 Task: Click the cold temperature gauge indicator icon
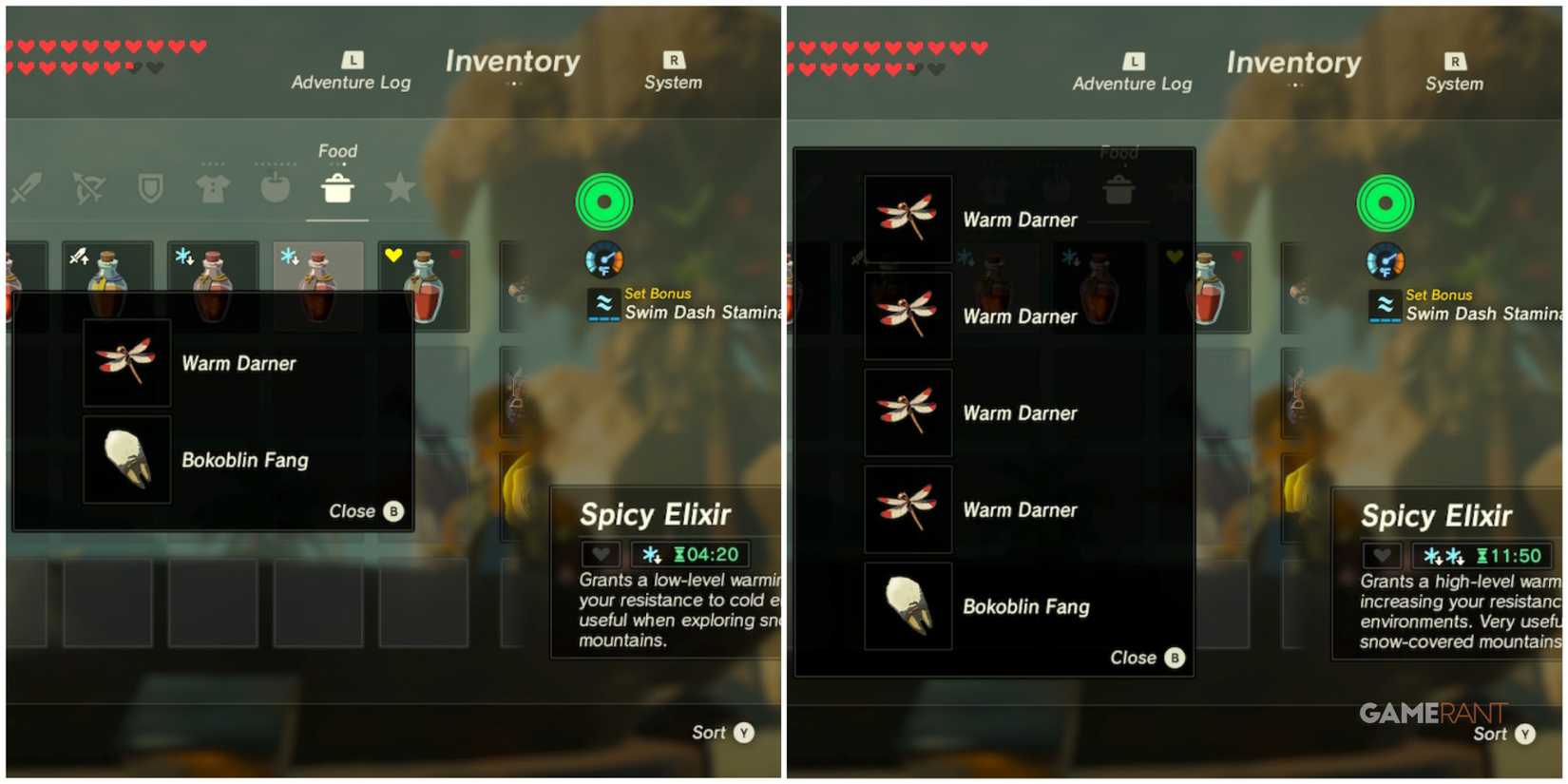(604, 260)
